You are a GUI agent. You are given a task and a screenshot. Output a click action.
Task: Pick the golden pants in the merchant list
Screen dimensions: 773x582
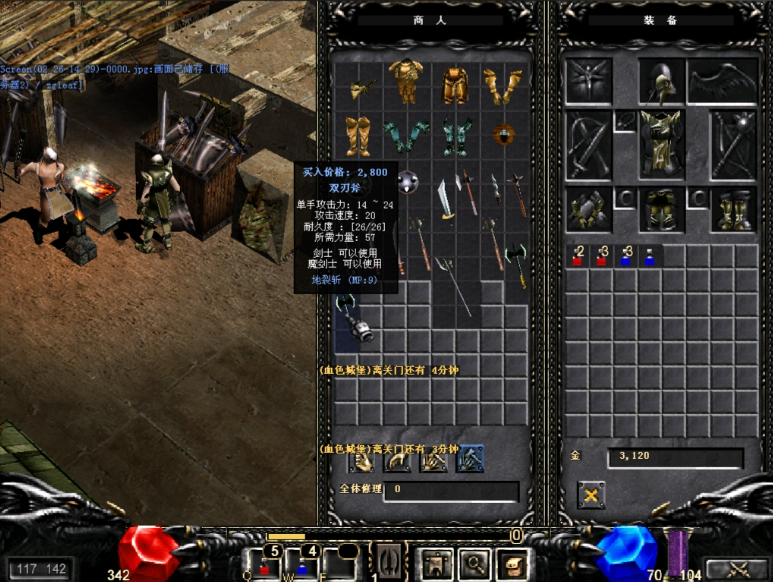[x=456, y=86]
